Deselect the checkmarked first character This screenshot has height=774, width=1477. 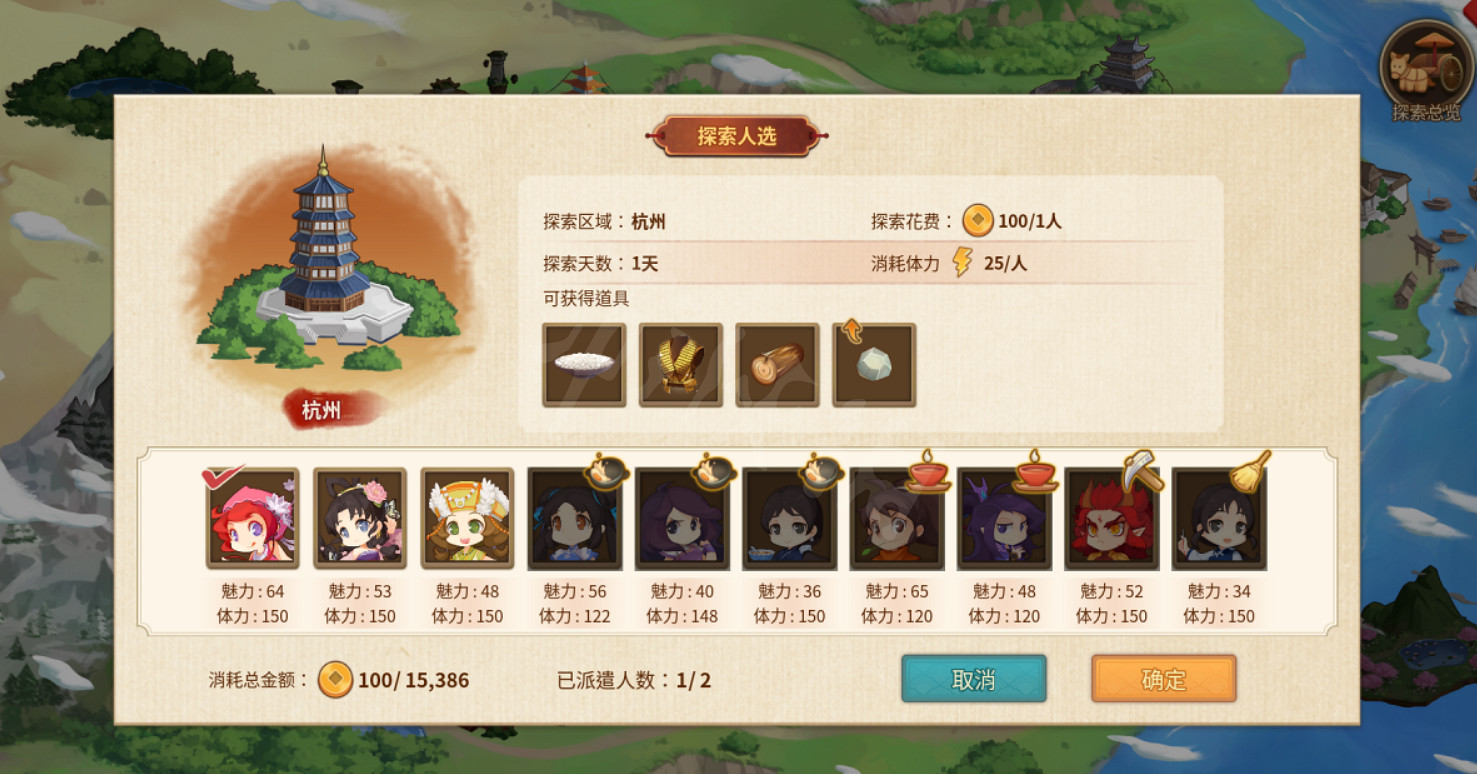[251, 519]
